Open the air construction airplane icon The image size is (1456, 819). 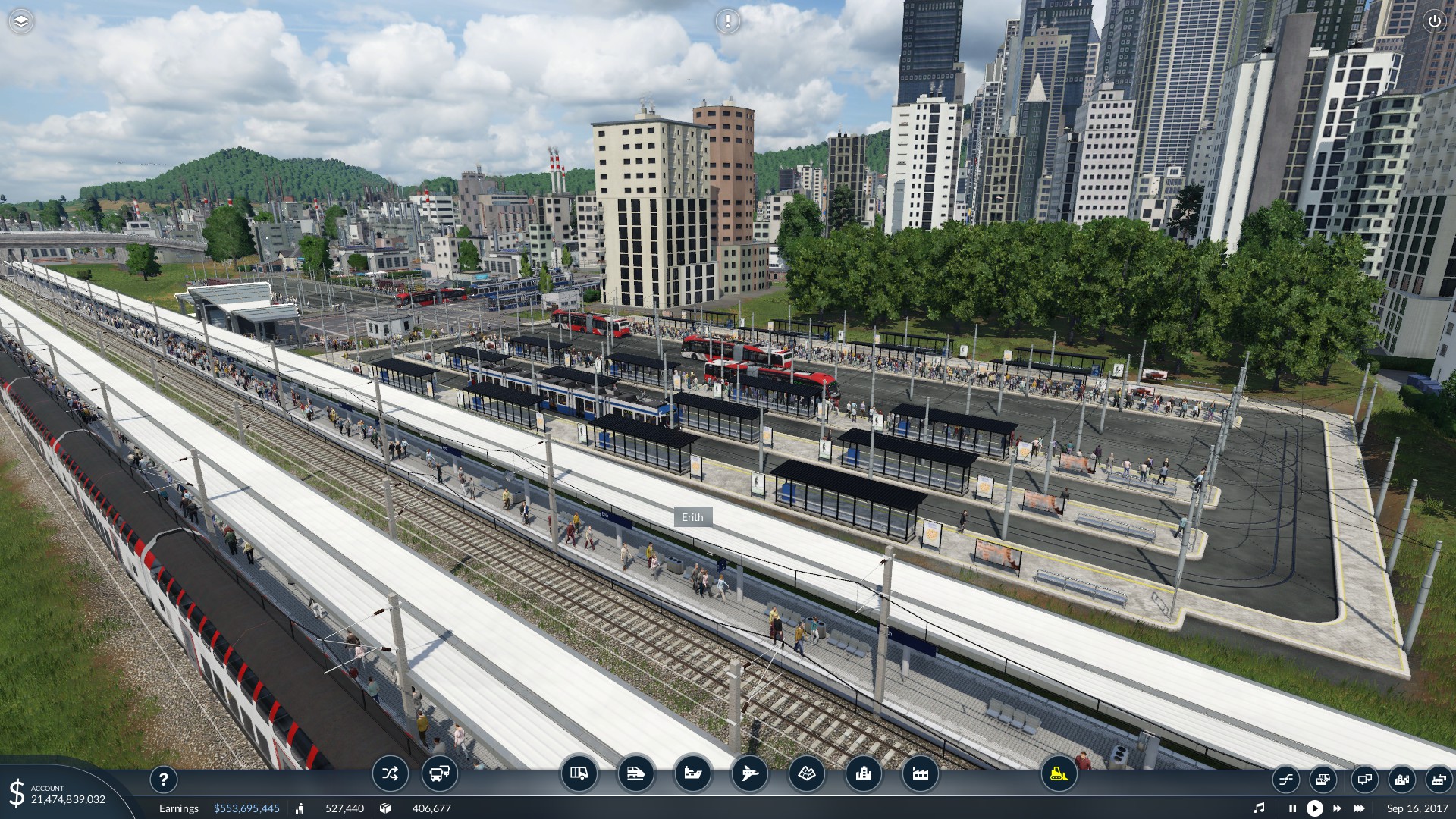point(749,774)
